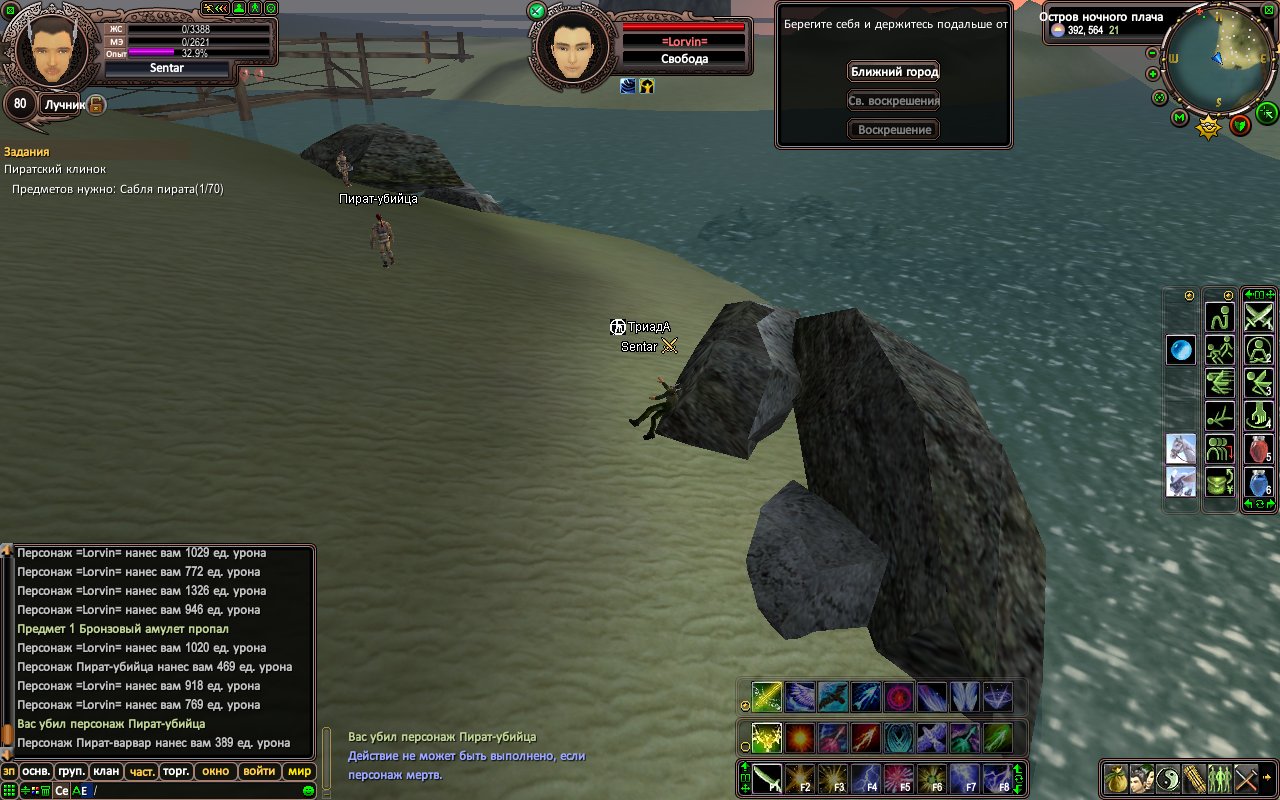The width and height of the screenshot is (1280, 800).
Task: Activate the F4 lightning skill
Action: 865,778
